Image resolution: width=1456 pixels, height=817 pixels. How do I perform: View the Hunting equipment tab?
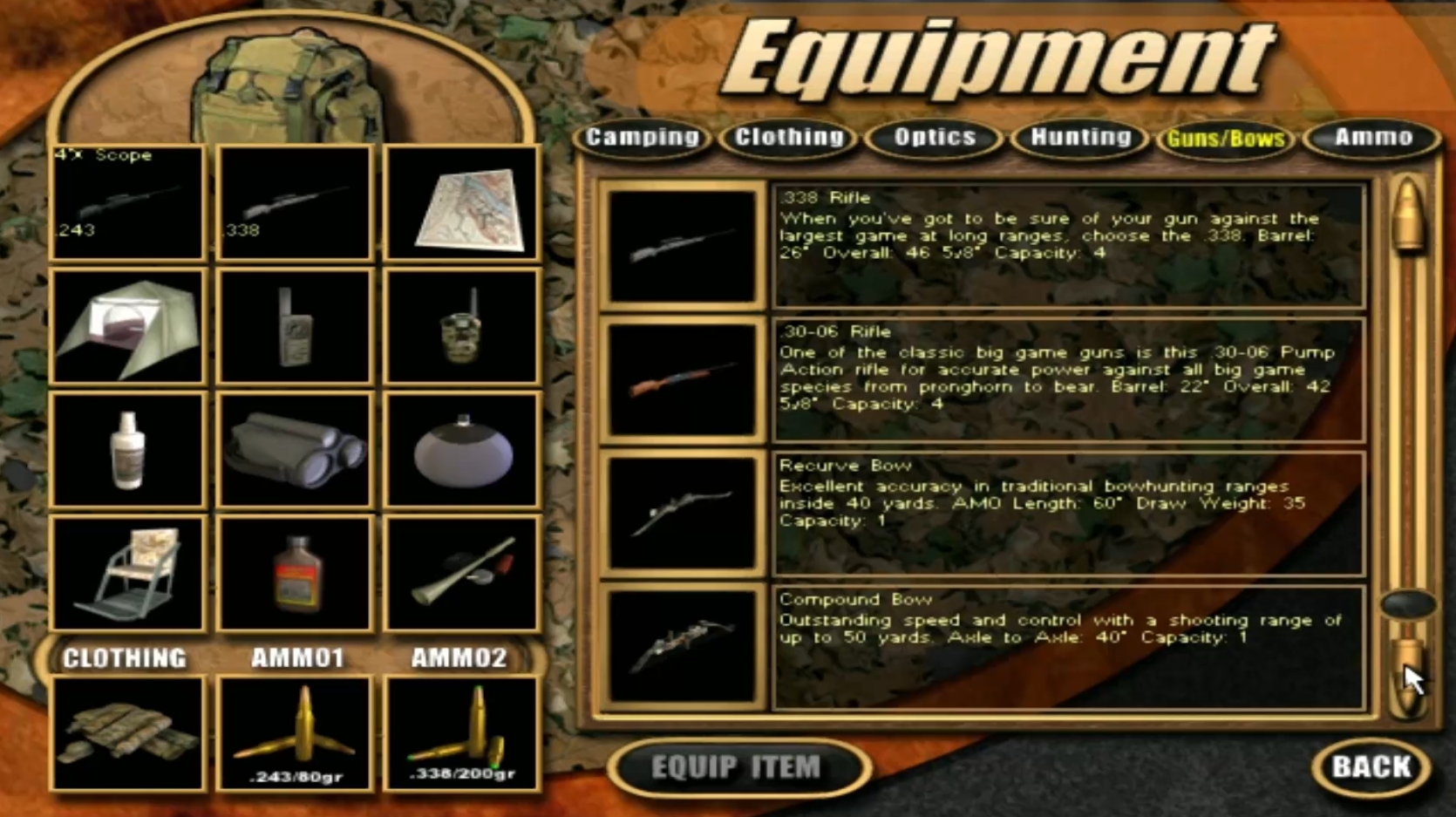pos(1079,138)
